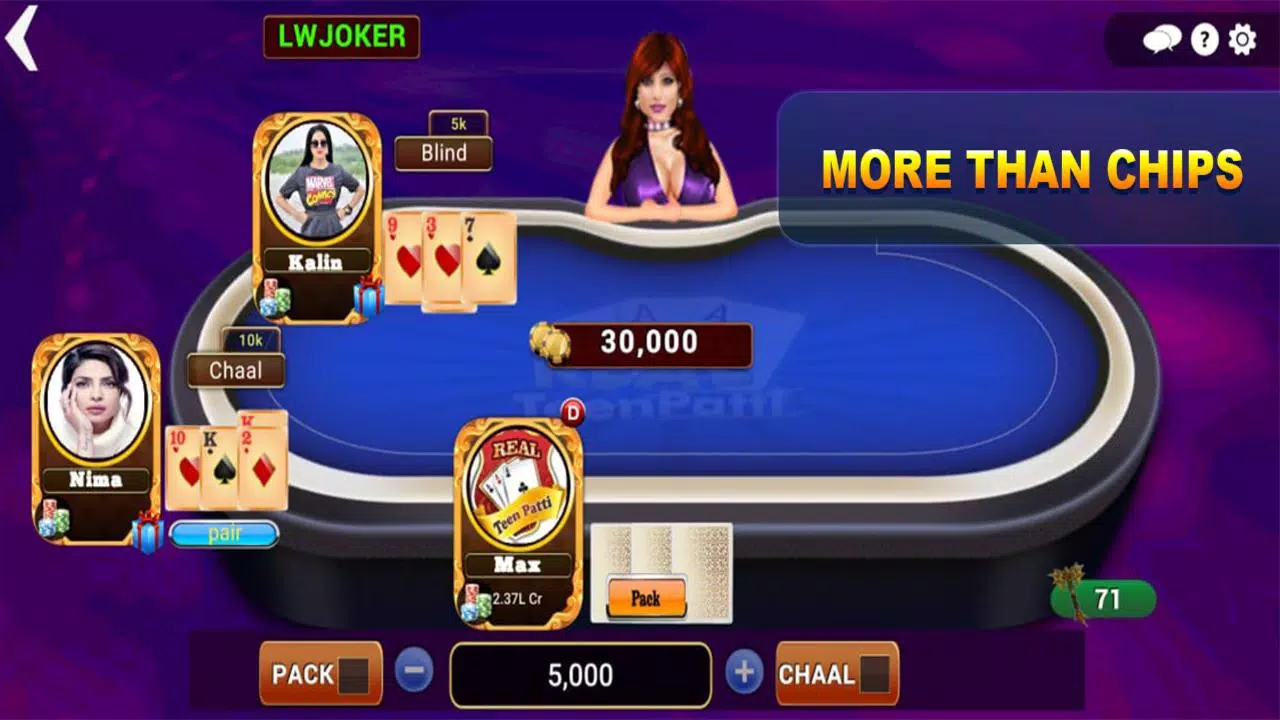Open the gift box beside Kalin
1280x720 pixels.
(370, 296)
